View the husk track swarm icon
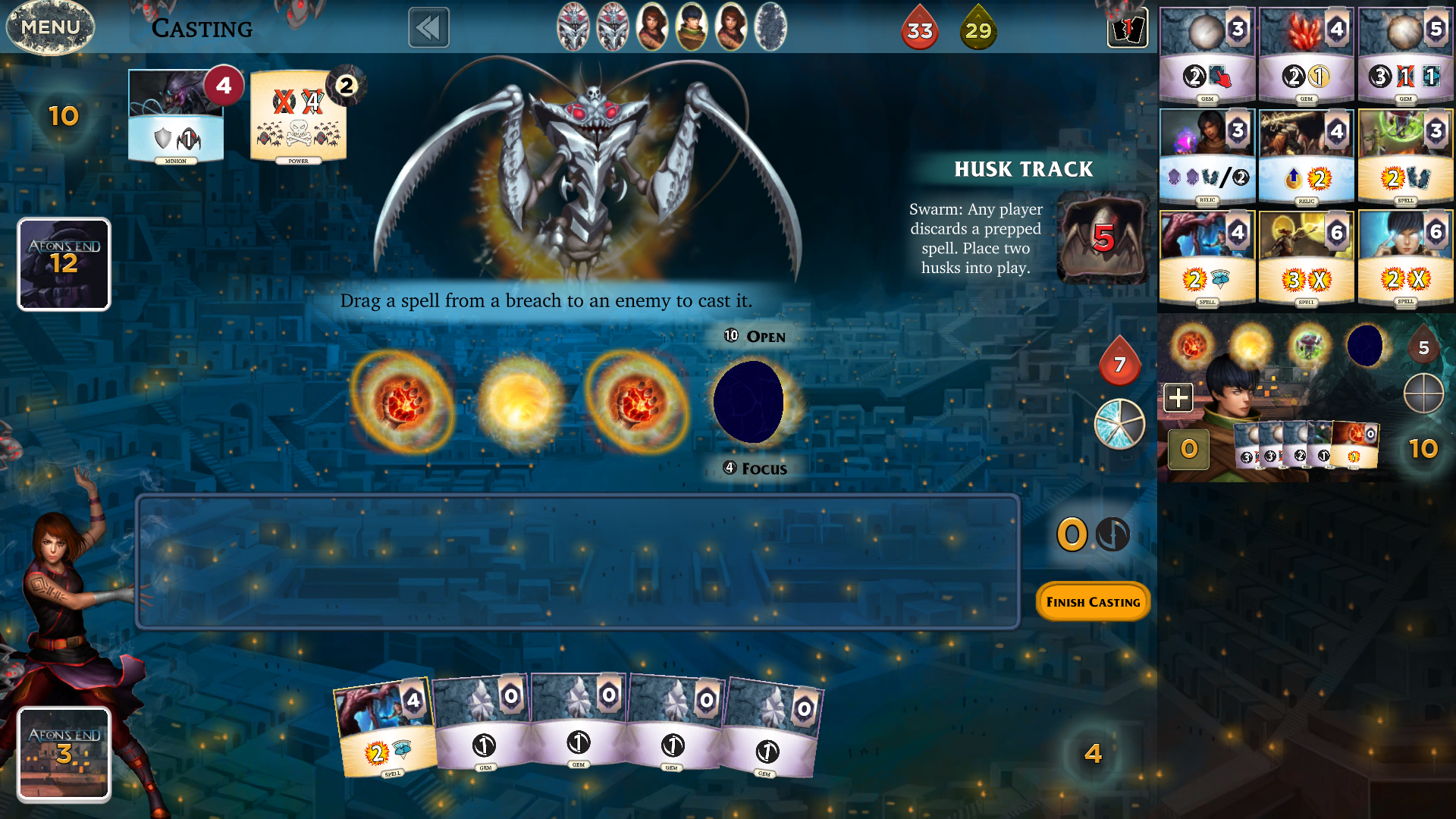 (1103, 238)
